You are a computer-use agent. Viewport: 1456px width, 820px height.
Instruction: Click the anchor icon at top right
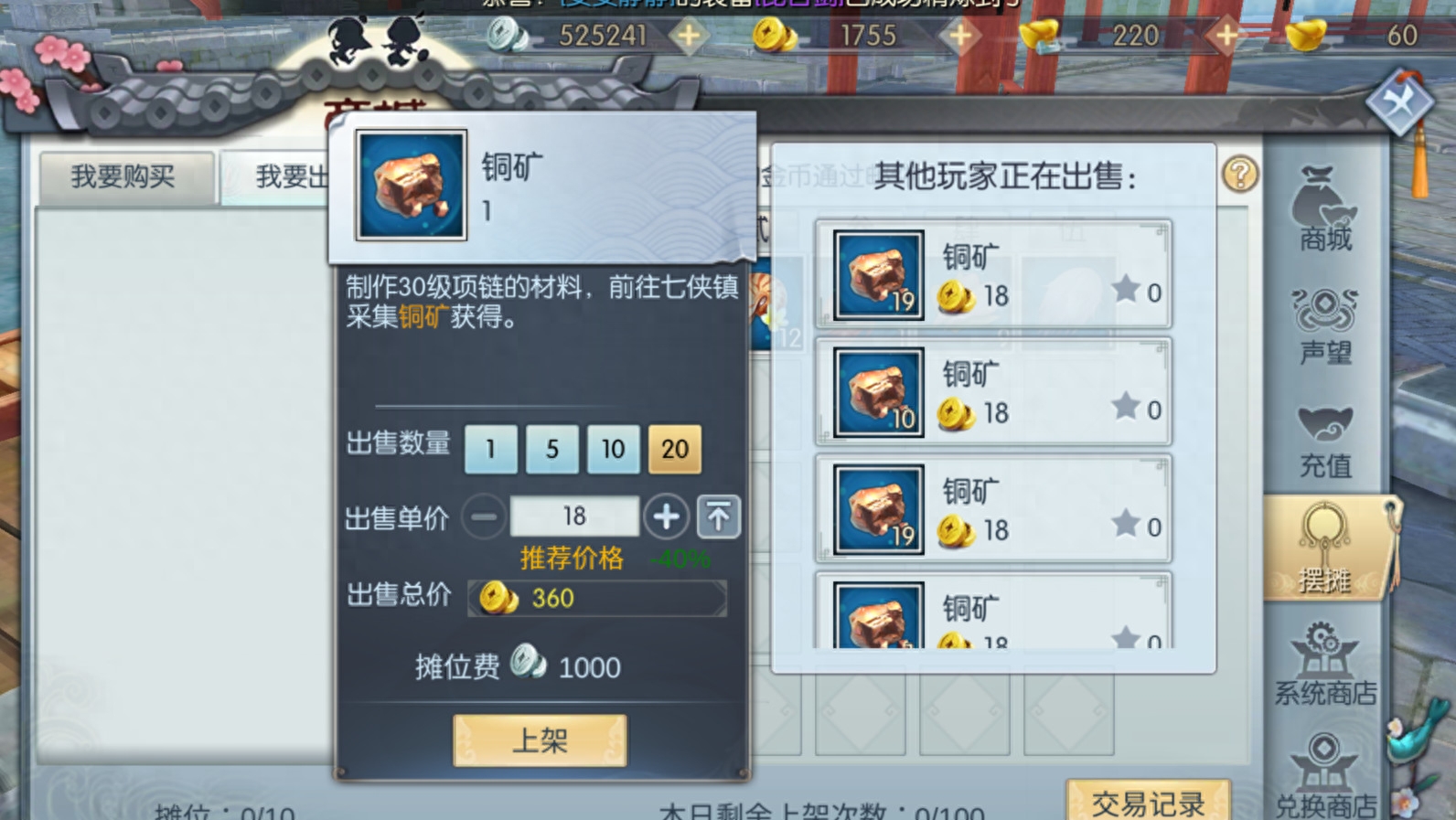[x=1401, y=101]
